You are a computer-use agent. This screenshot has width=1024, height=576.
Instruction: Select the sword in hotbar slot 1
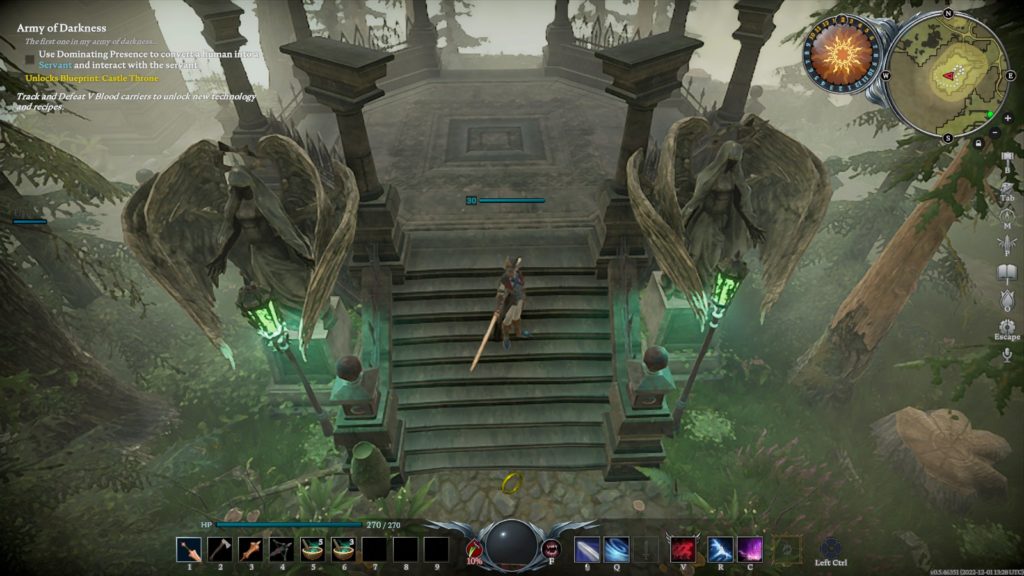188,549
